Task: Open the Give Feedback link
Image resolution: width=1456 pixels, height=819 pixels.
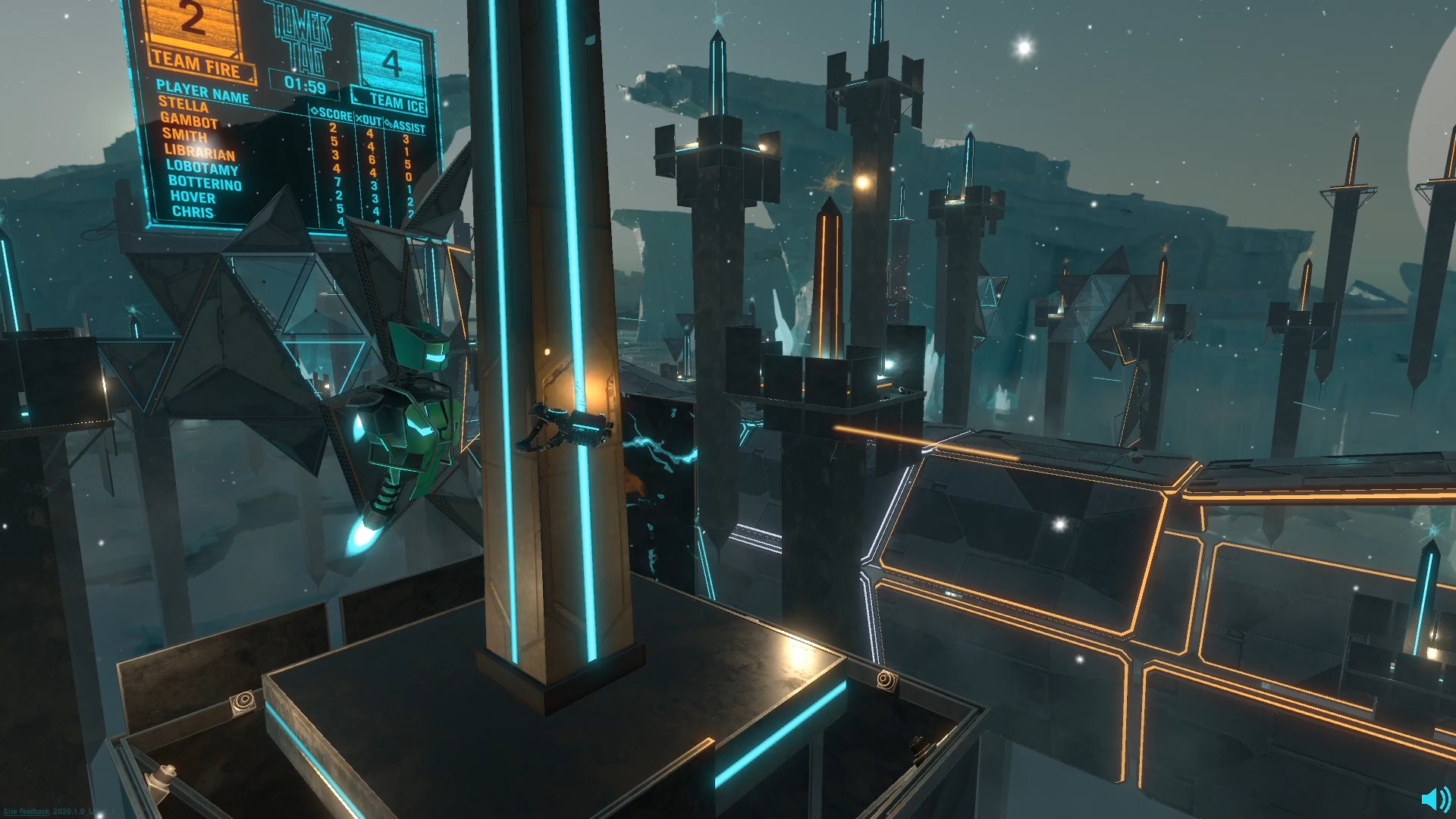Action: [27, 809]
